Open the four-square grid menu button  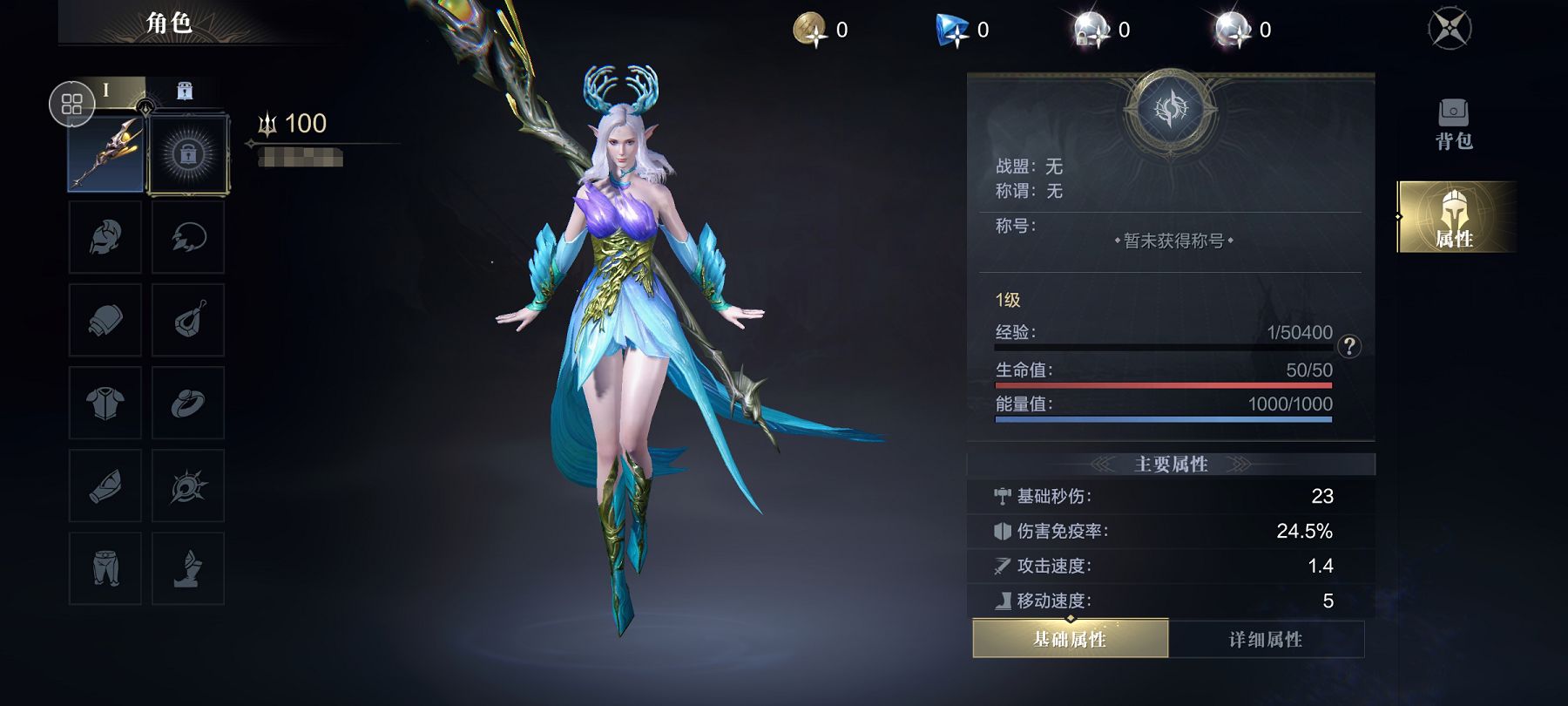click(x=71, y=105)
